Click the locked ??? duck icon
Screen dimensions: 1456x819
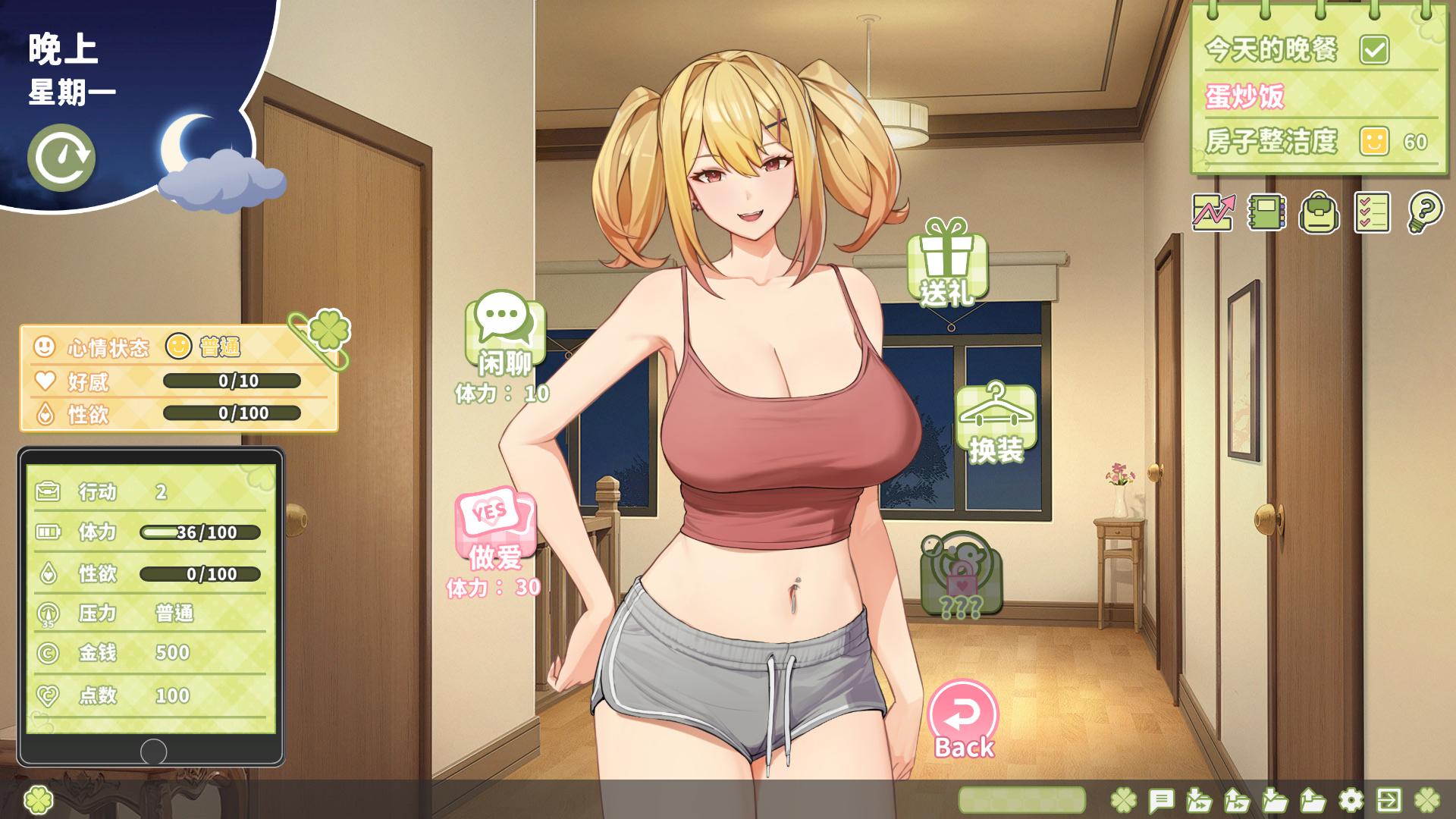coord(961,575)
